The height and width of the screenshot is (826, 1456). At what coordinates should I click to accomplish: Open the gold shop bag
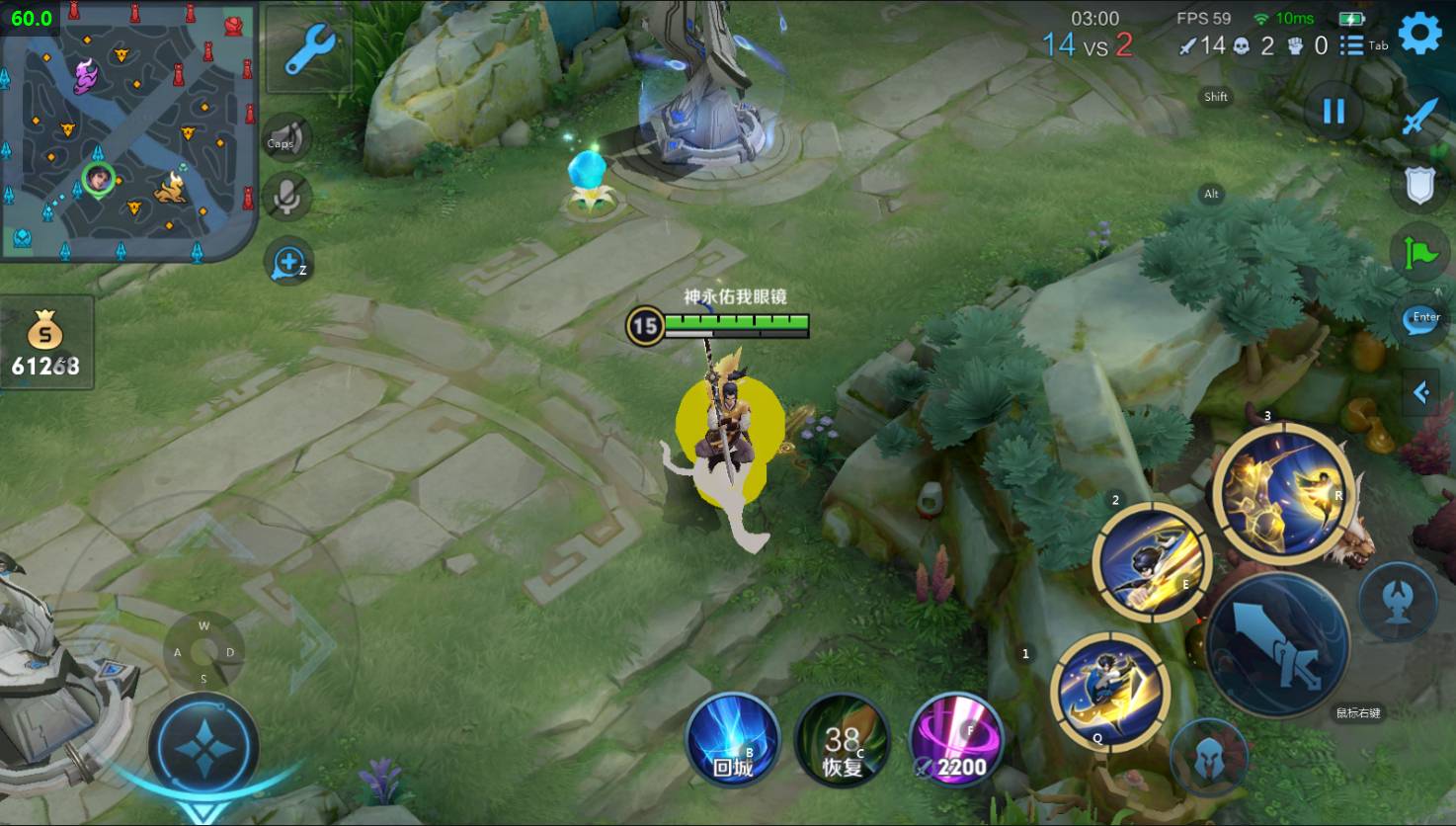45,343
